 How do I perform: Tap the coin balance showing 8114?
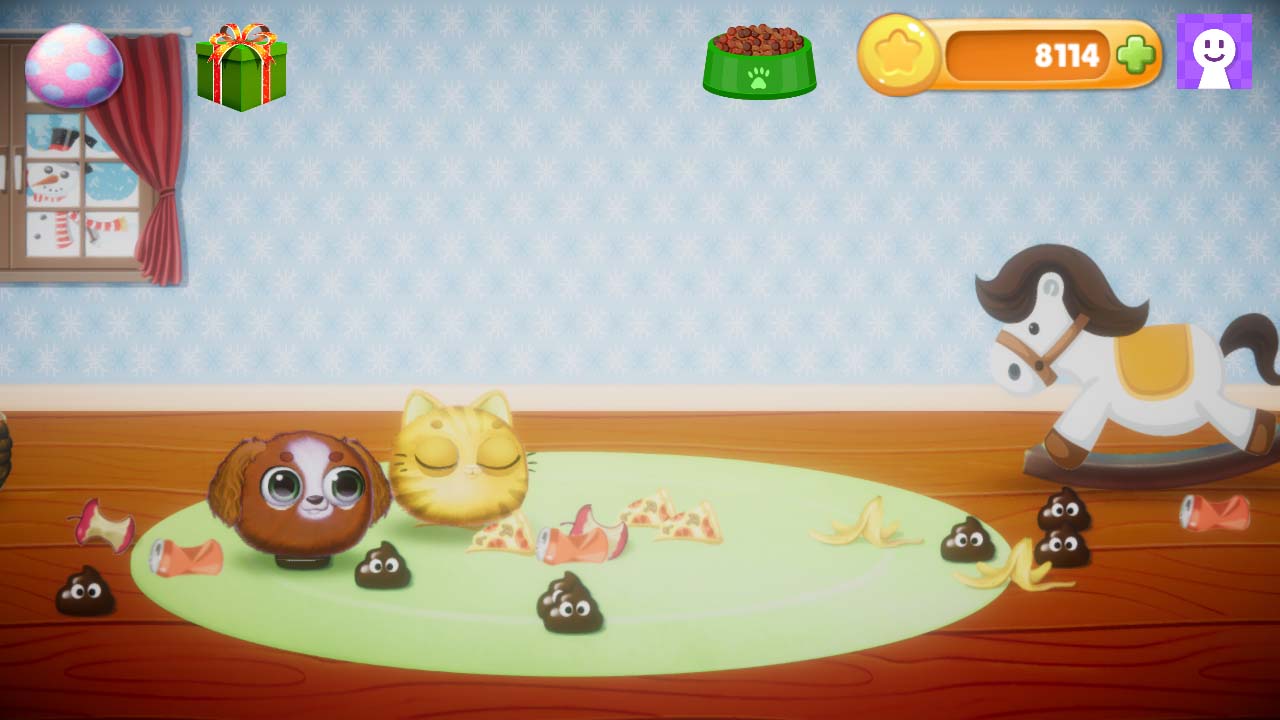pos(1065,55)
